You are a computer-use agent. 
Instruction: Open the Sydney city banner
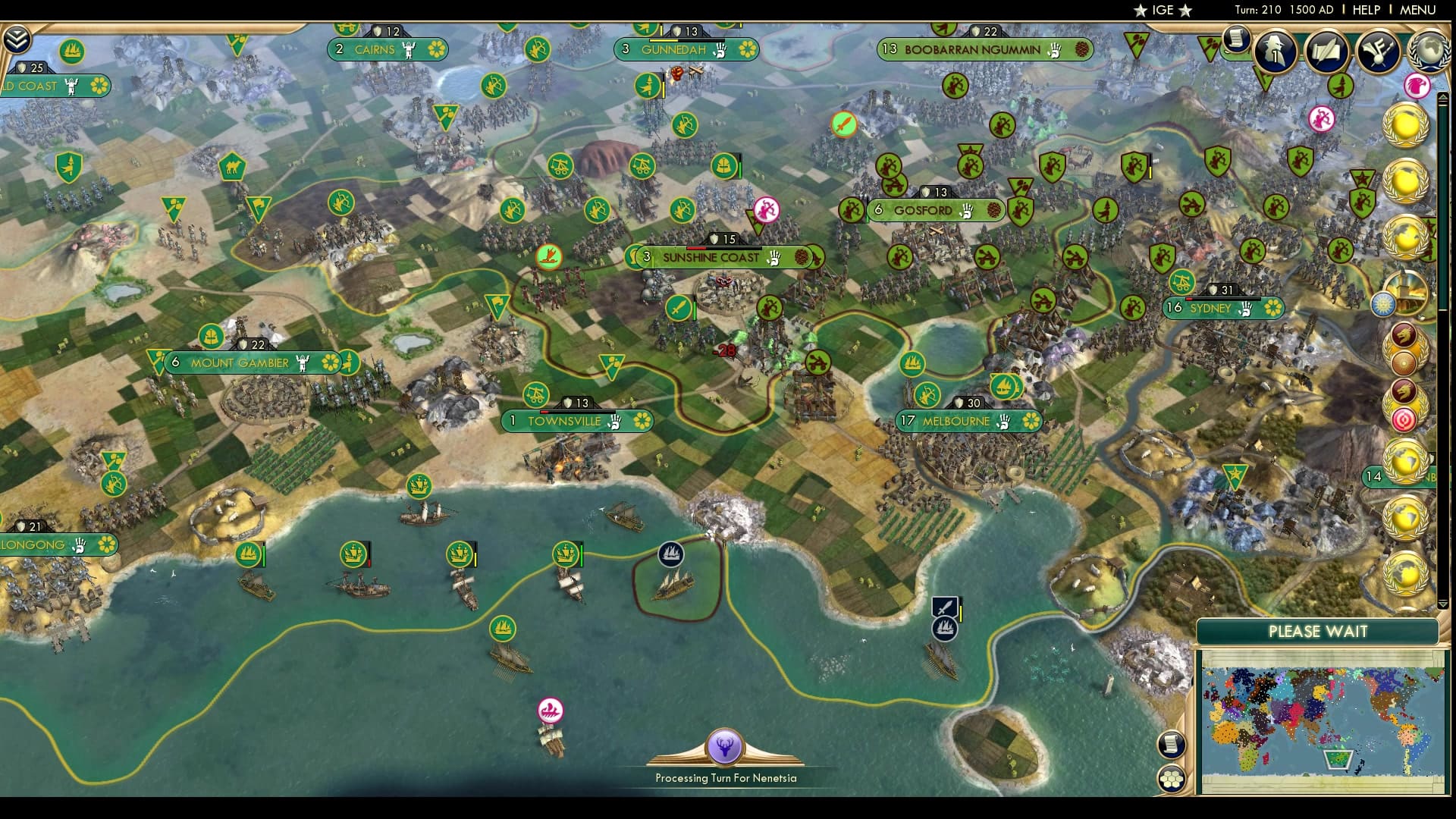(x=1210, y=309)
